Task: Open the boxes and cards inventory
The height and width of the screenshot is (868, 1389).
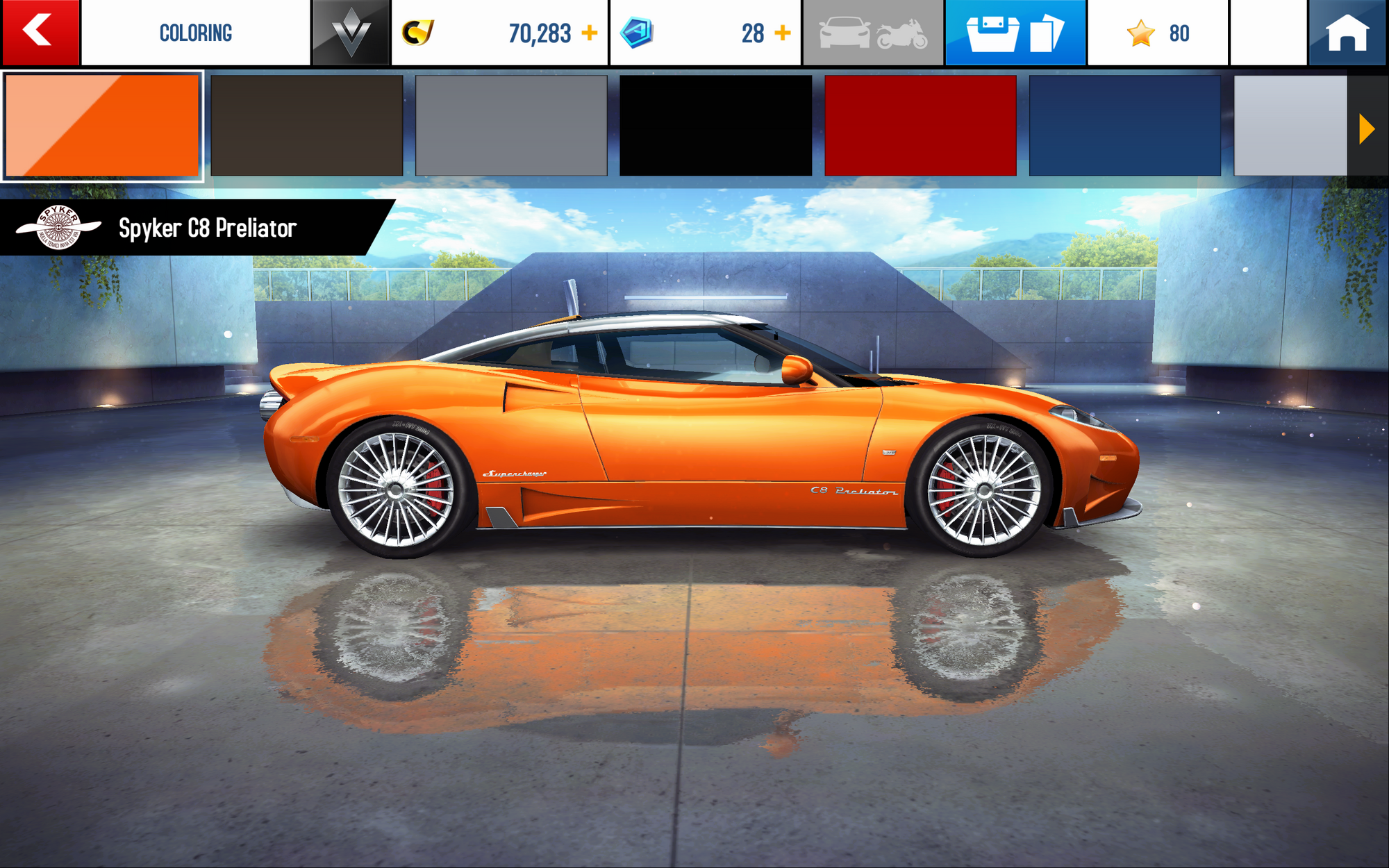Action: point(1015,33)
